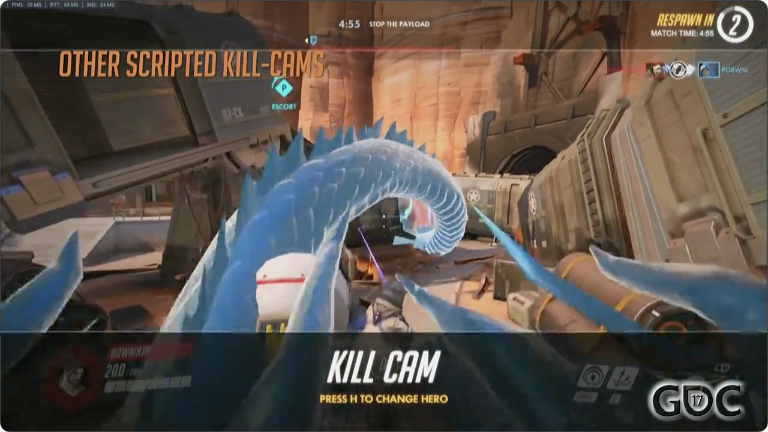The width and height of the screenshot is (768, 432).
Task: Activate the scatter arrow ability icon
Action: (622, 378)
